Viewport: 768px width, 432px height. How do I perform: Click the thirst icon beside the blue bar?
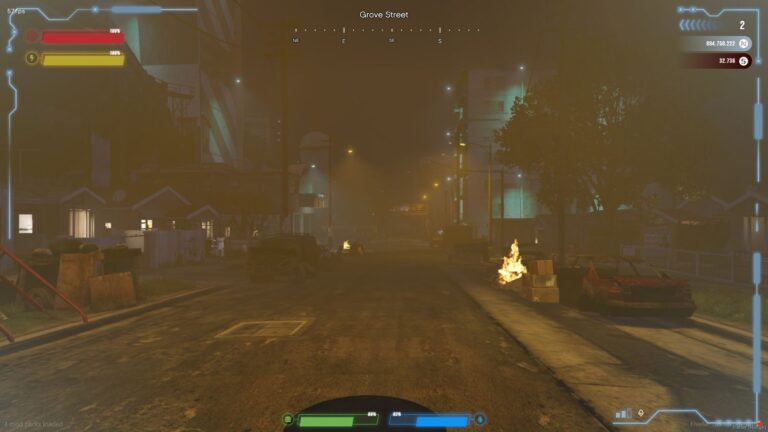tap(480, 419)
